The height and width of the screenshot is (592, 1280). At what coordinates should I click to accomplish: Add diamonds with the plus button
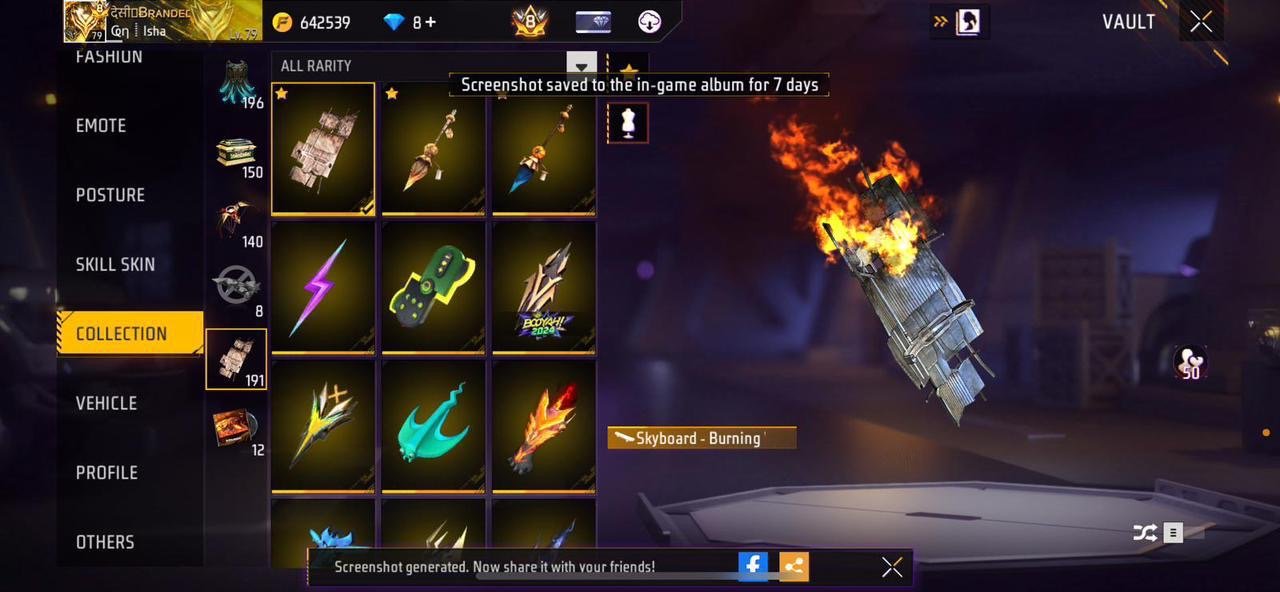pos(431,22)
